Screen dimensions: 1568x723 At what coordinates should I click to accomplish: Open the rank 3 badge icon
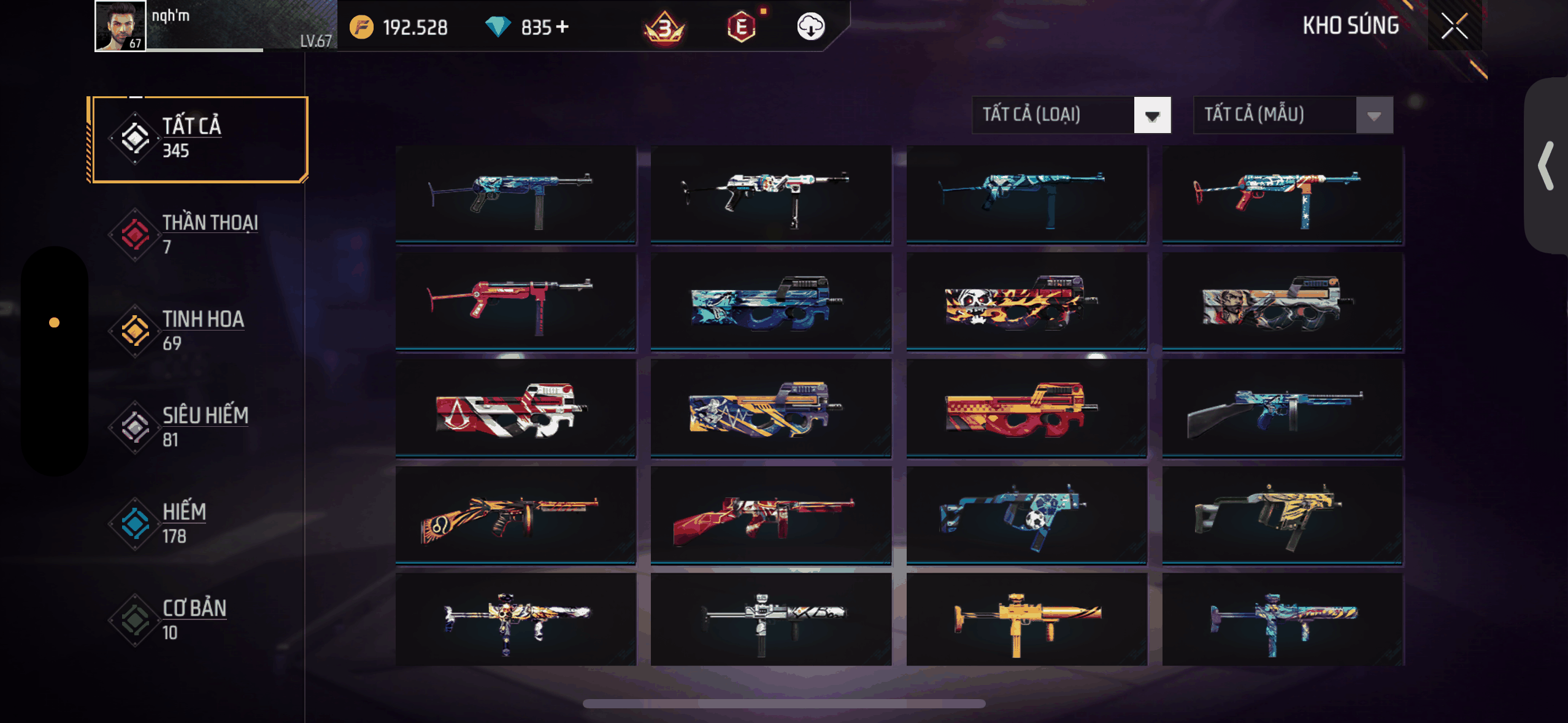664,28
